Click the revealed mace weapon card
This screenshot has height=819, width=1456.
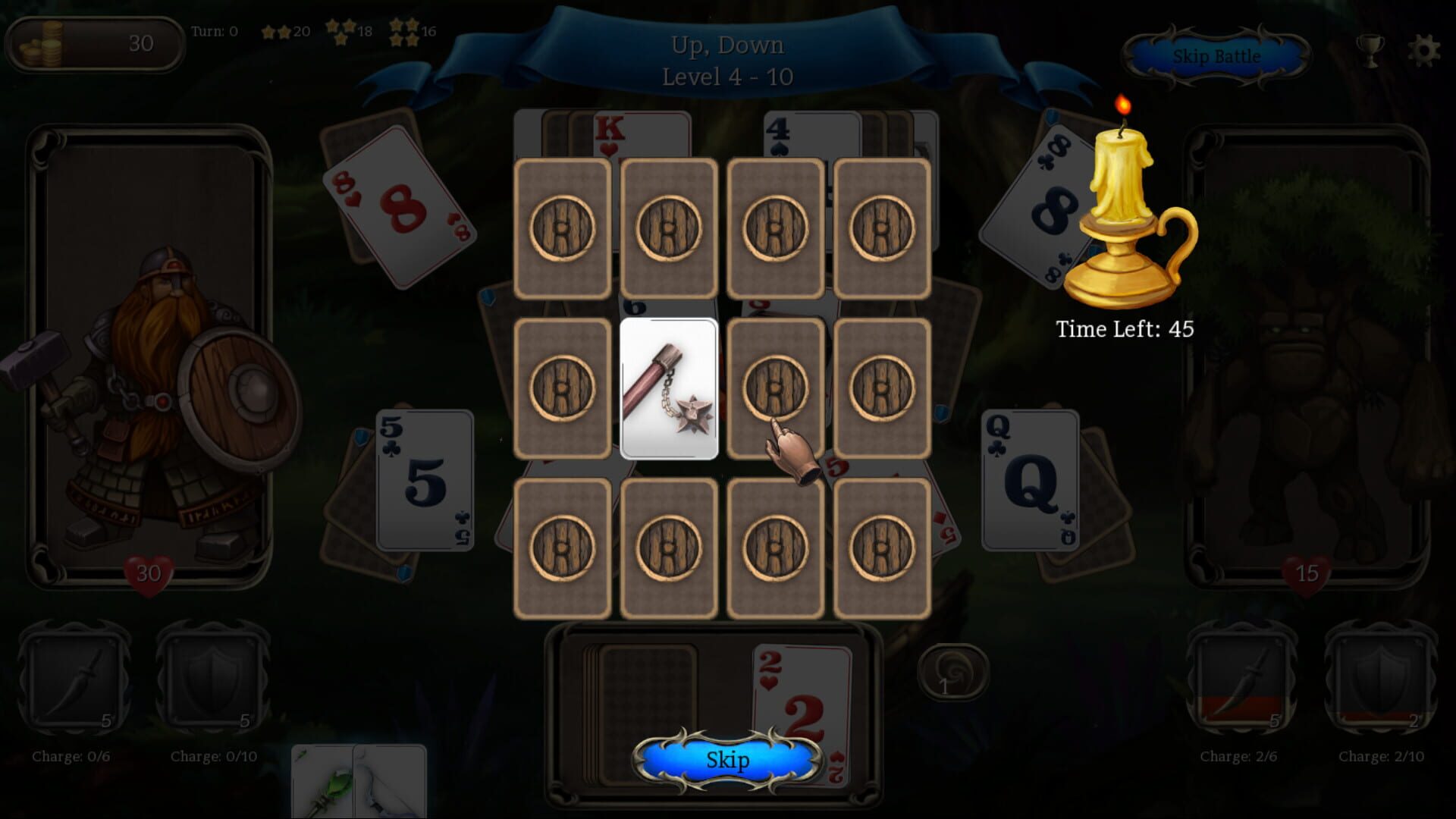click(669, 388)
